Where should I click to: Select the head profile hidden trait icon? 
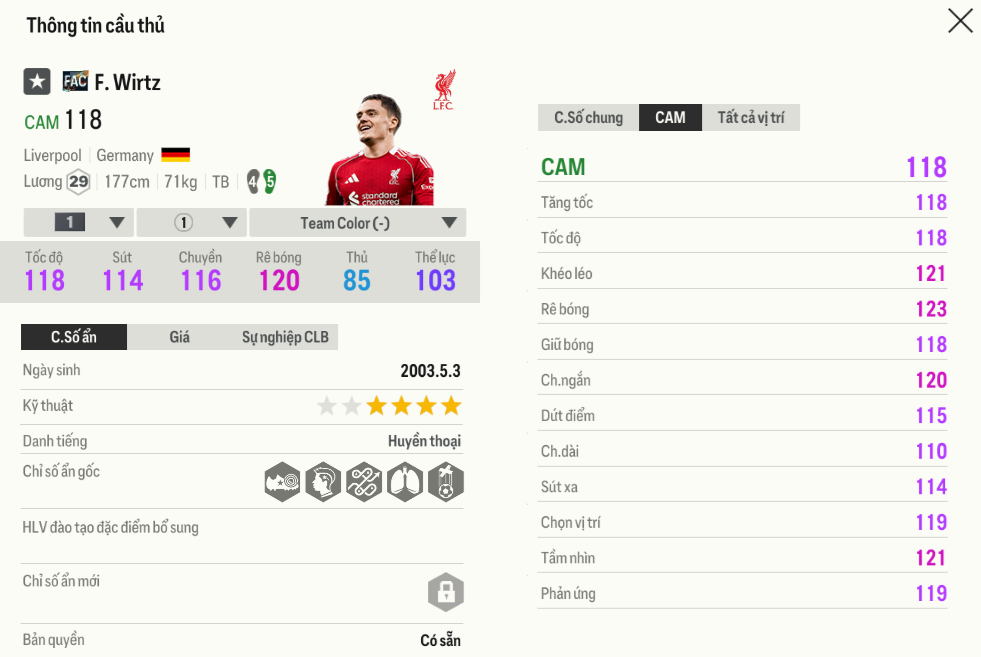click(x=323, y=482)
